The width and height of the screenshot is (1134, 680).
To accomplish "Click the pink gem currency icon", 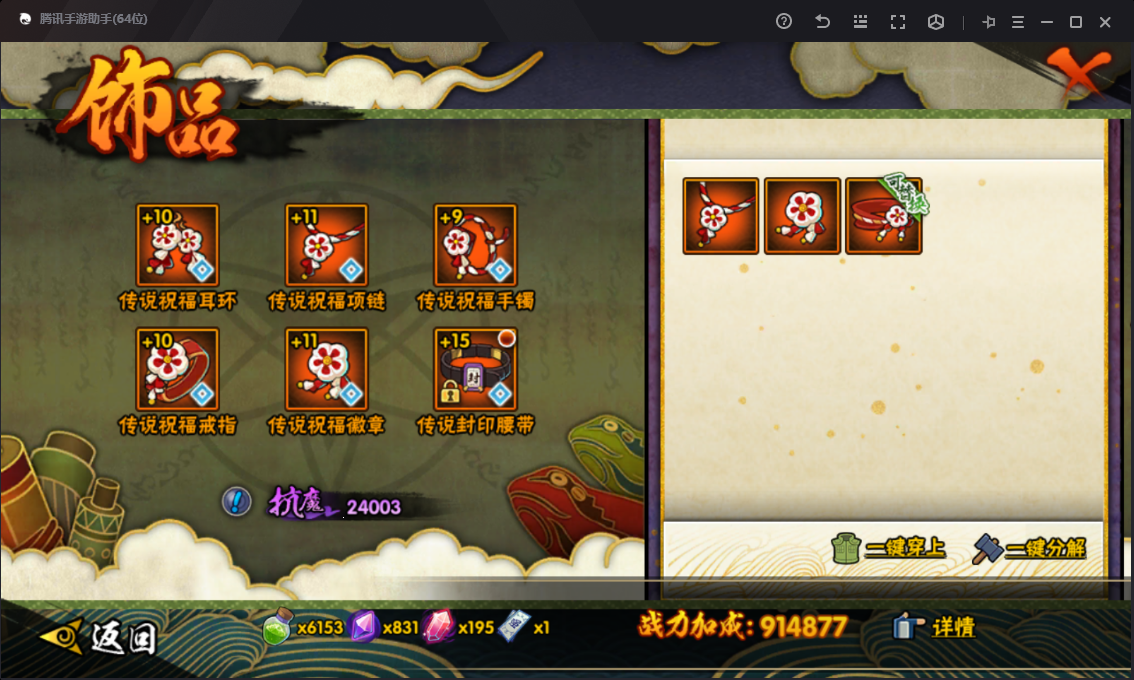I will pyautogui.click(x=438, y=627).
